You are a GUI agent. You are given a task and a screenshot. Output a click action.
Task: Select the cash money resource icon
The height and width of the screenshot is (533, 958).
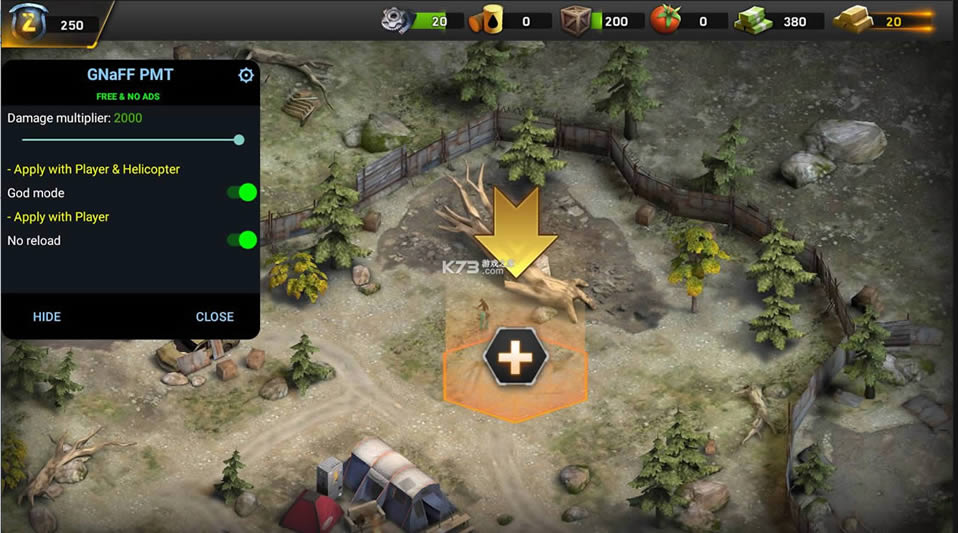pyautogui.click(x=755, y=20)
